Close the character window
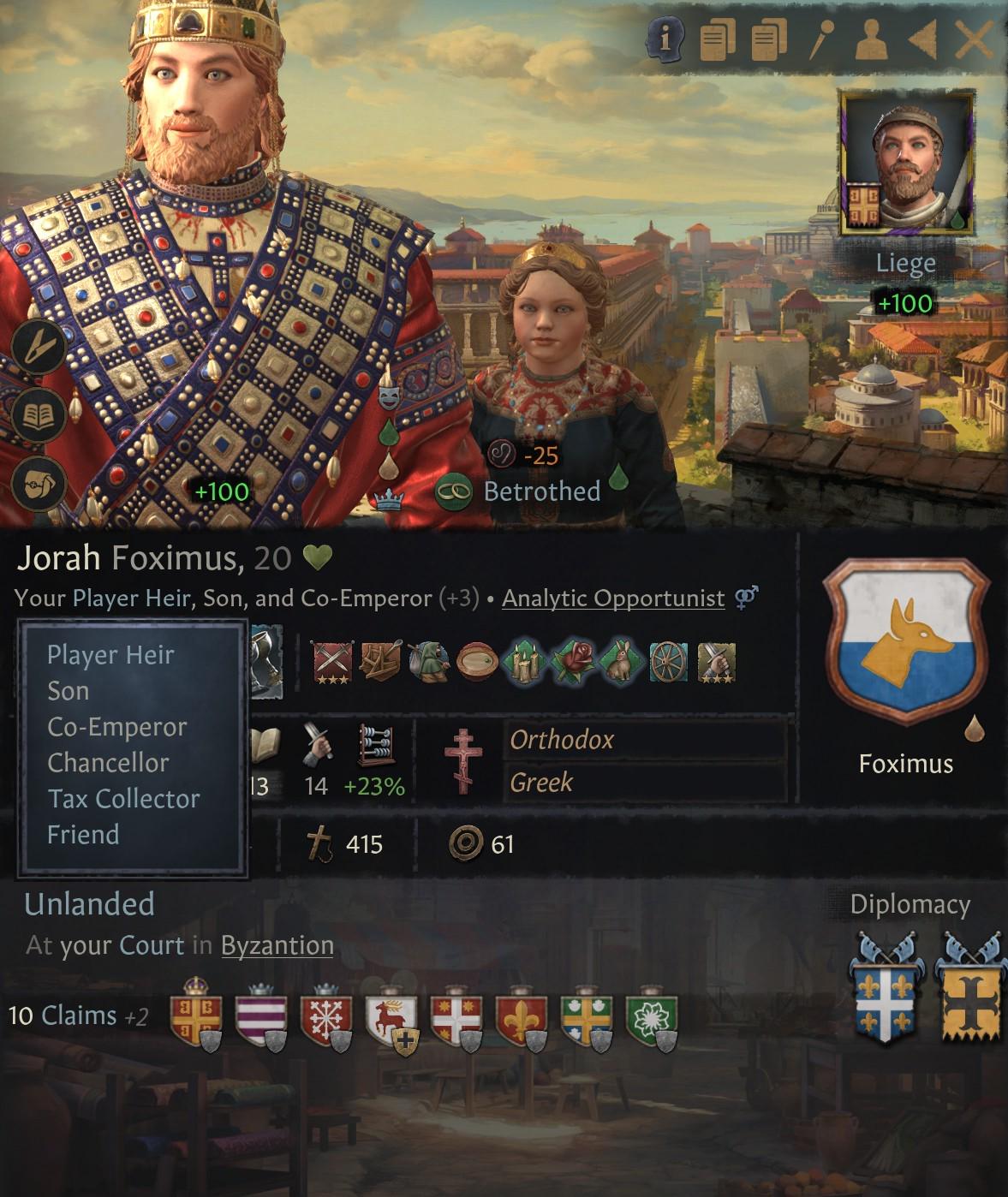This screenshot has width=1008, height=1197. (973, 39)
